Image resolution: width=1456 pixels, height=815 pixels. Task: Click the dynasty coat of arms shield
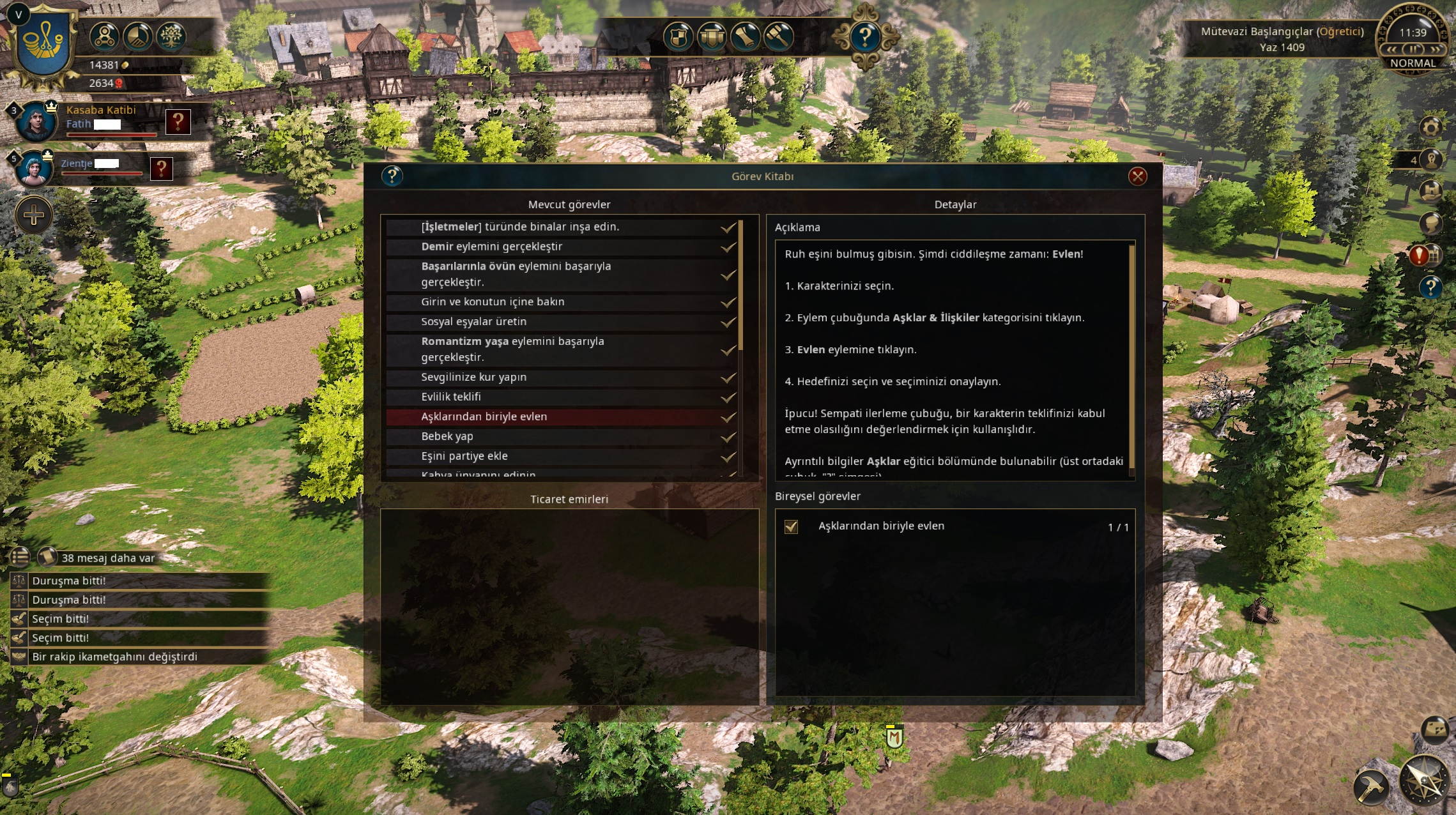coord(44,43)
